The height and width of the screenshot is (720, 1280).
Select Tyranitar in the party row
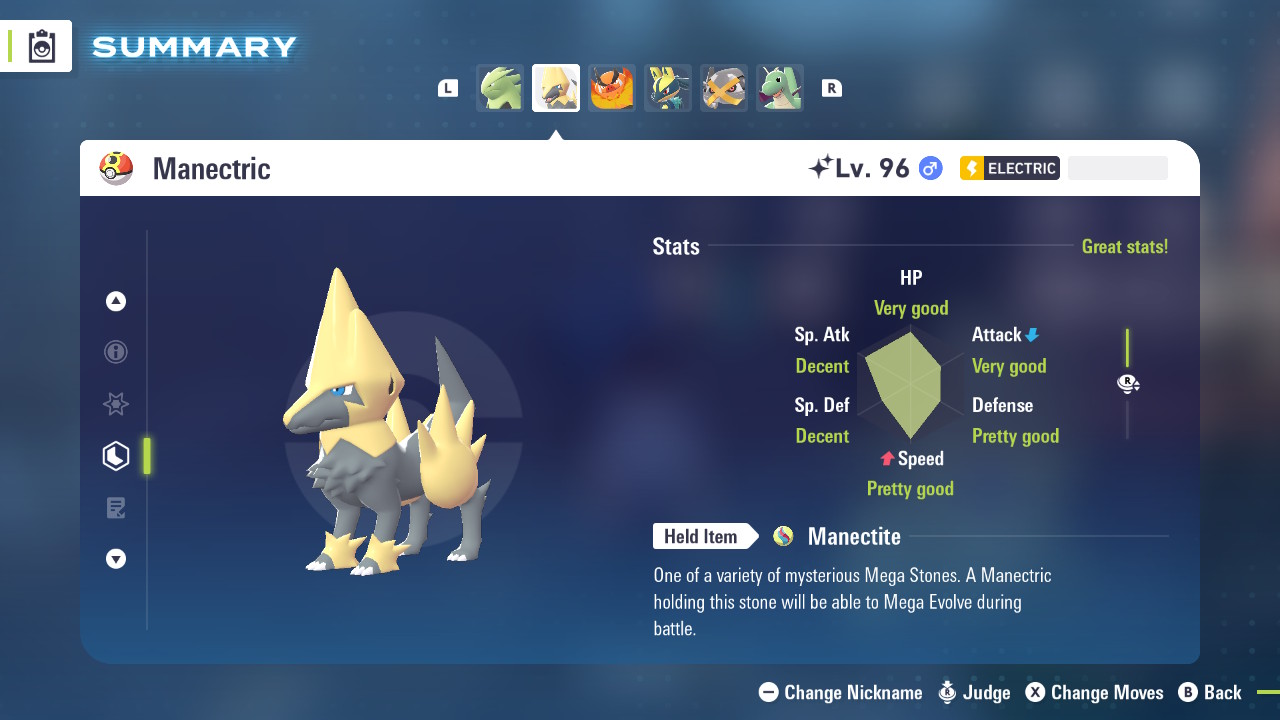[500, 88]
